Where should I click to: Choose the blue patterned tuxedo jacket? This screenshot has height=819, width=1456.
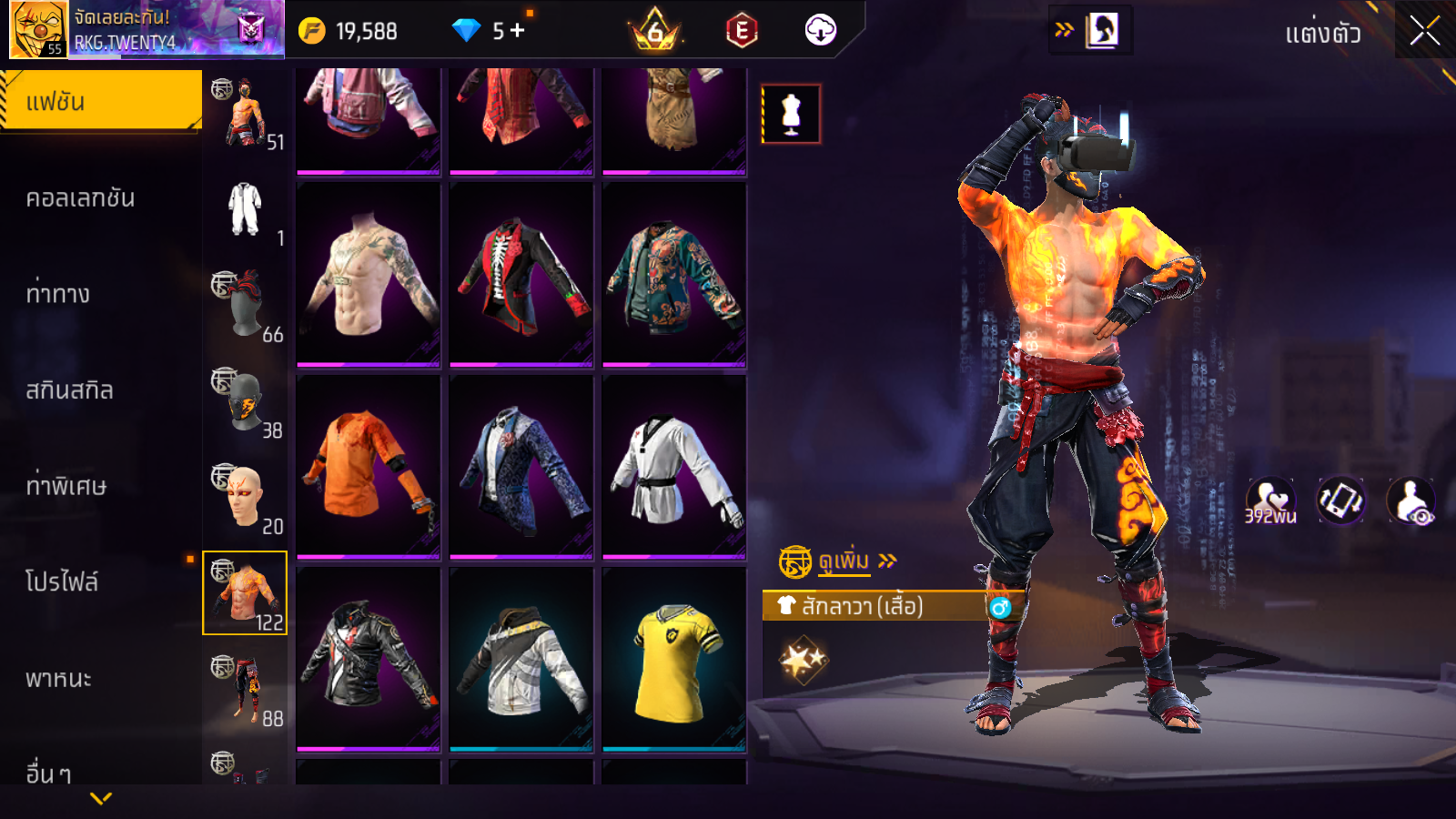[x=521, y=467]
